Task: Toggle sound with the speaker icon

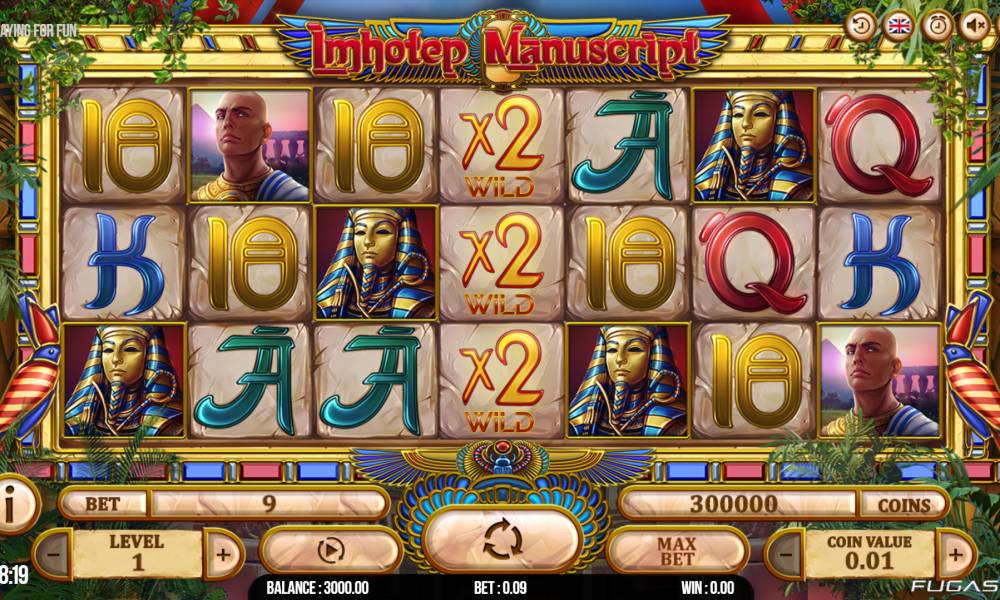Action: [974, 25]
